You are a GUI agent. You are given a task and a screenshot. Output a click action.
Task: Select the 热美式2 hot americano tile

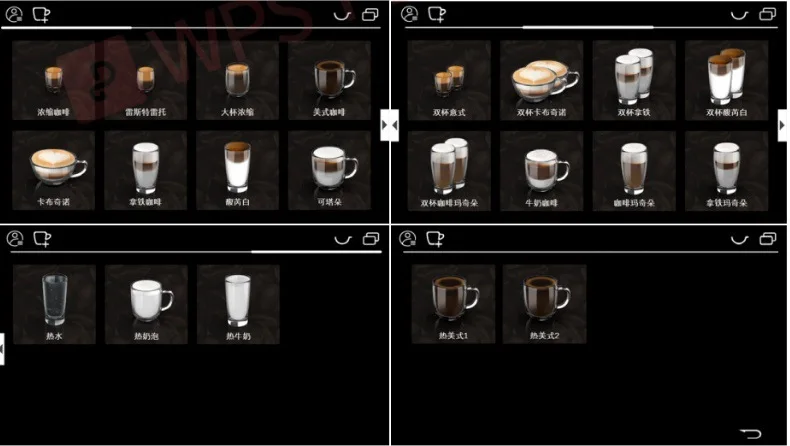tap(544, 304)
